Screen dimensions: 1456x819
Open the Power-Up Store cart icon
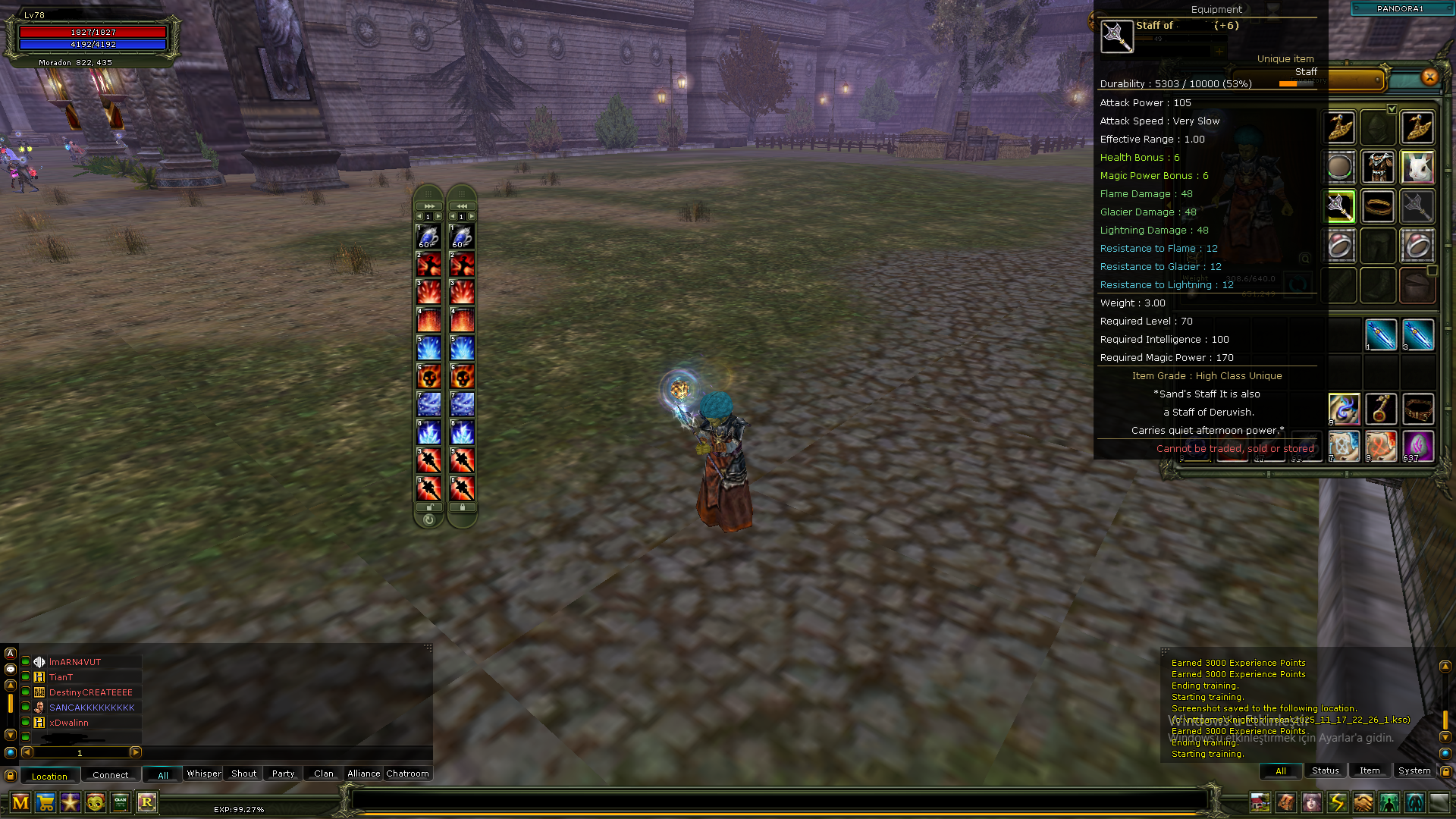45,803
